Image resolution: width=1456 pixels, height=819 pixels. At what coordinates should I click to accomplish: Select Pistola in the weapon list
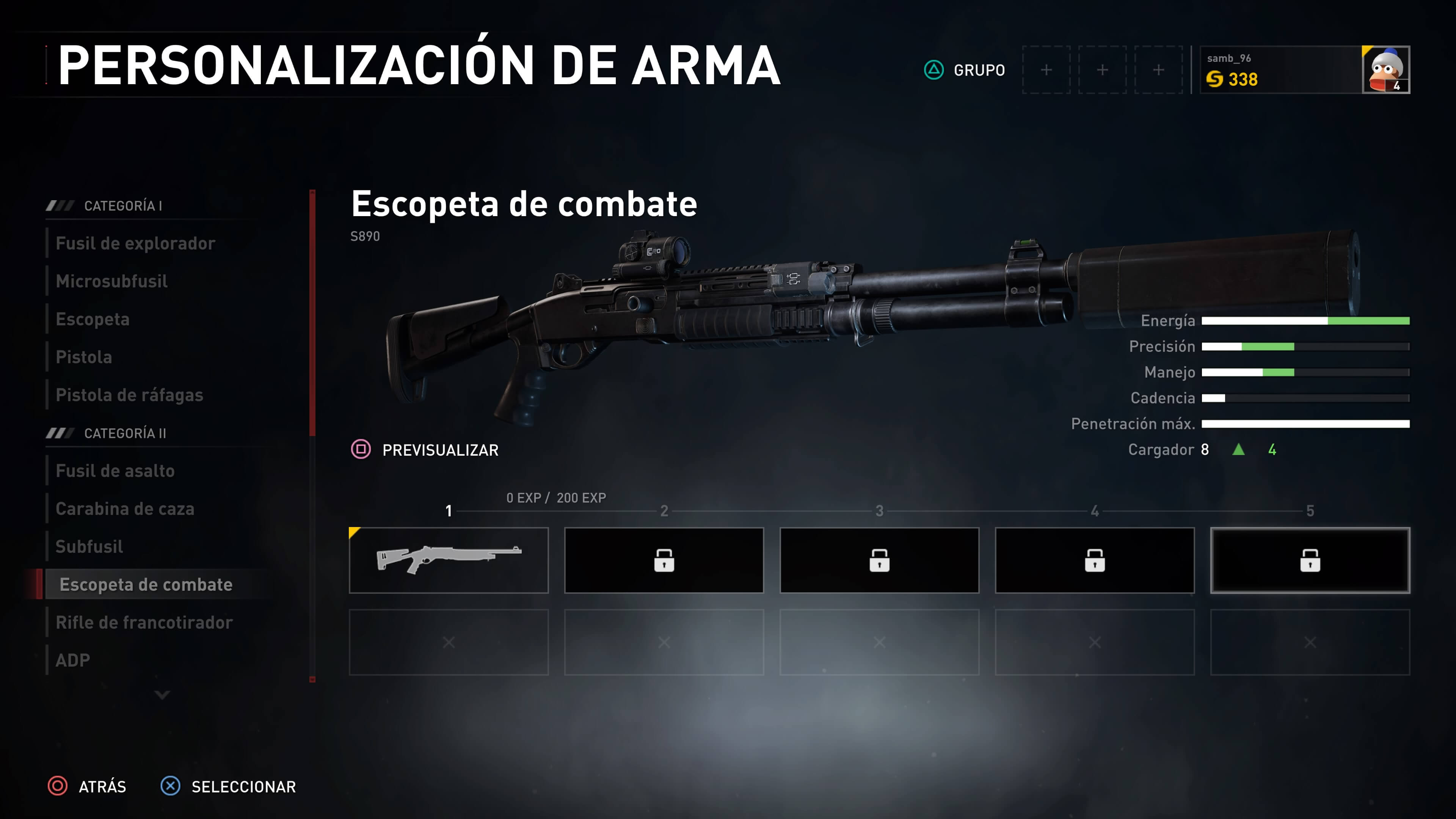[x=84, y=357]
